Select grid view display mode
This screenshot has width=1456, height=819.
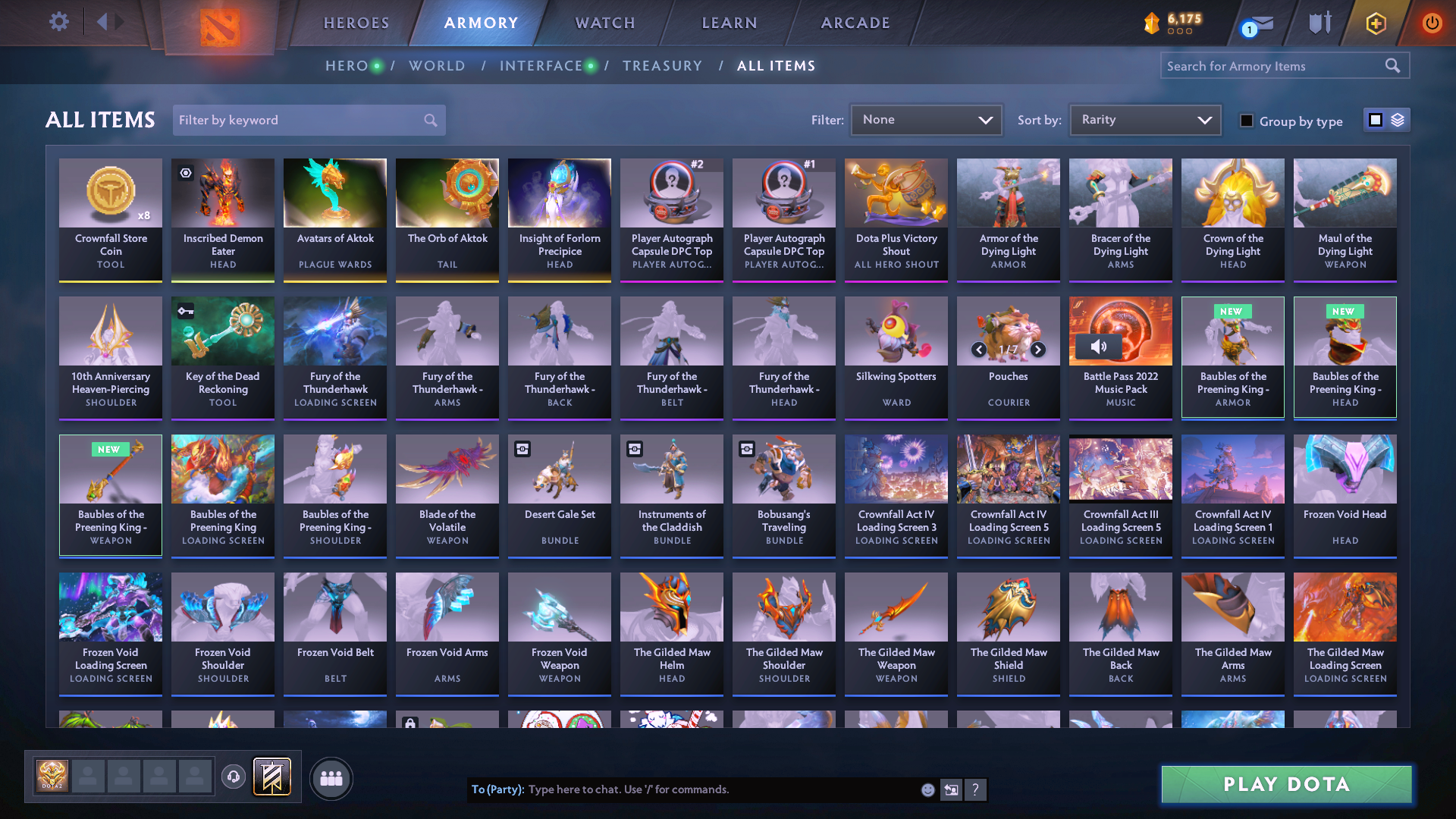point(1375,119)
